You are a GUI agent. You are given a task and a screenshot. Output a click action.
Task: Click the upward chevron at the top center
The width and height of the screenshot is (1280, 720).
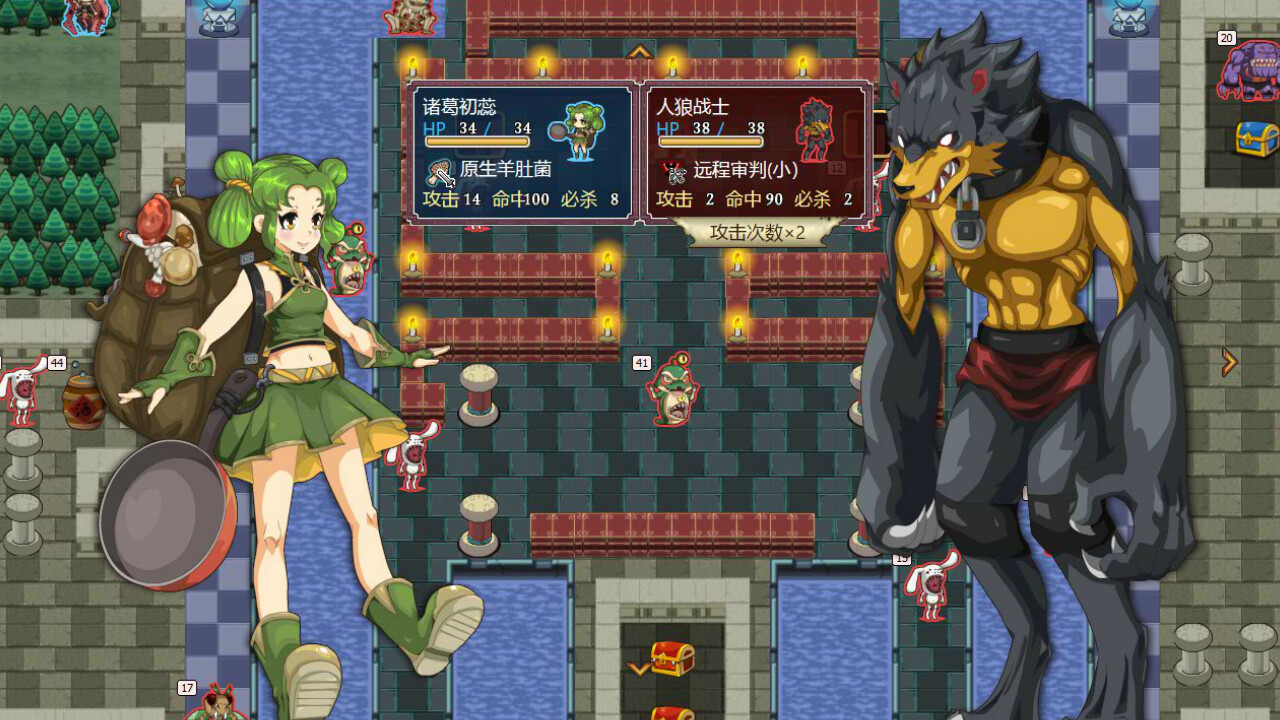pos(639,50)
